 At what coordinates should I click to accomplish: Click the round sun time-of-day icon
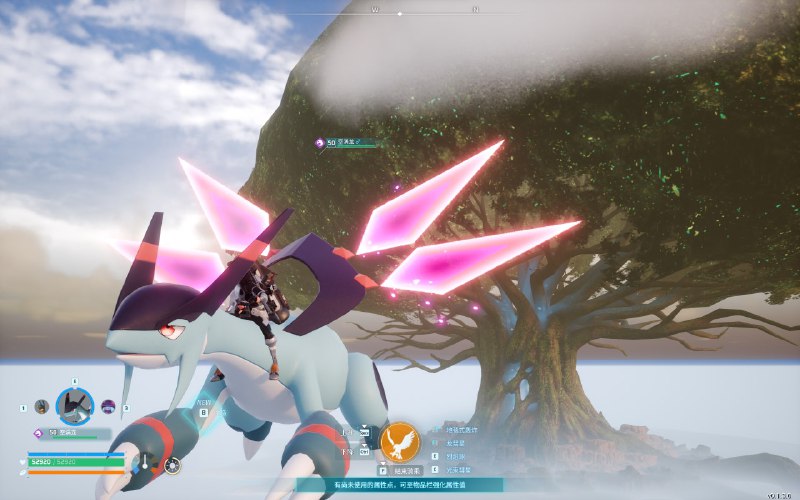click(x=173, y=464)
